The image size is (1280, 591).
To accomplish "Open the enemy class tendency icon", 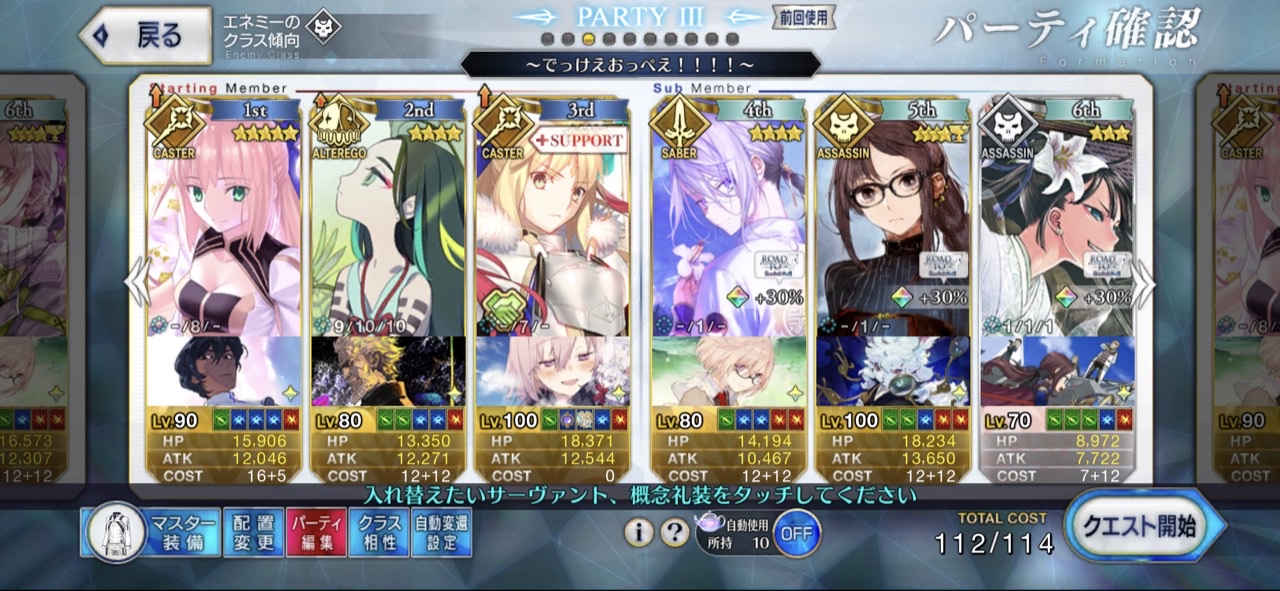I will [323, 28].
